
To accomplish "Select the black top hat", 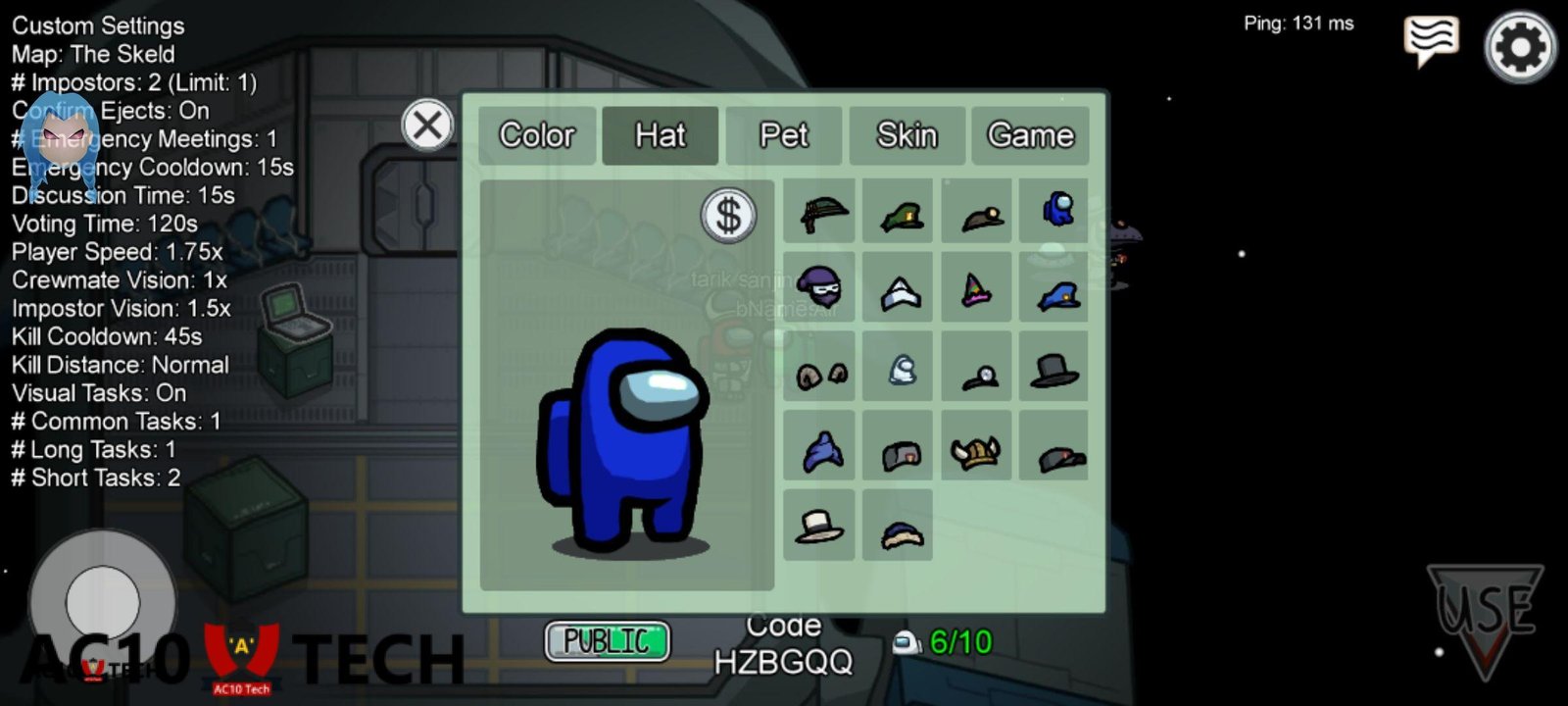I will (1053, 368).
